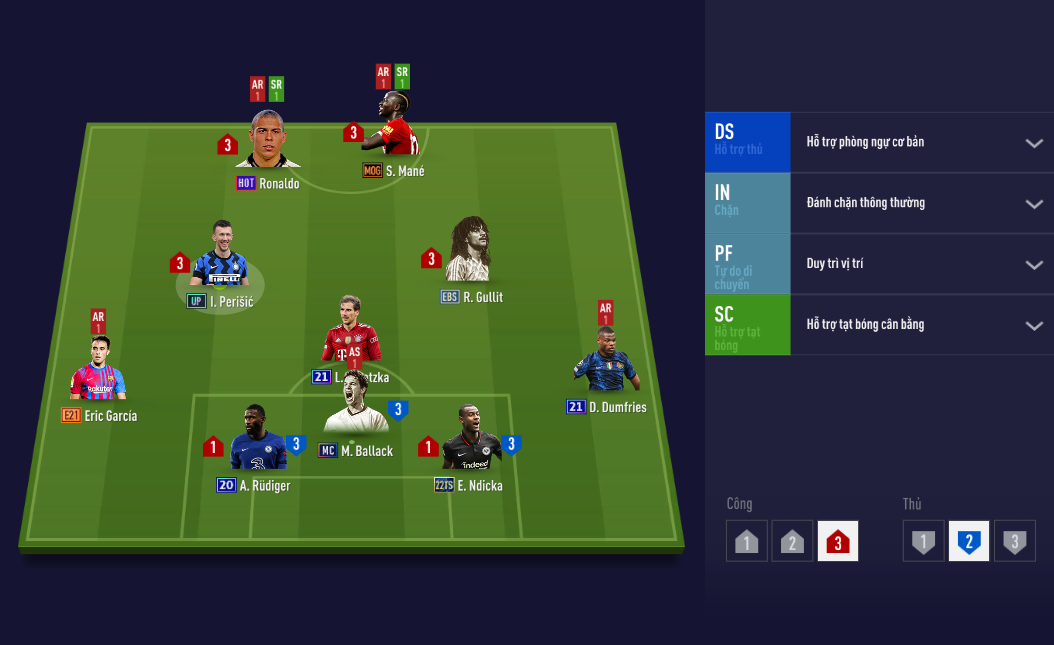The height and width of the screenshot is (645, 1054).
Task: Choose attack (Công) level 3
Action: pyautogui.click(x=838, y=541)
